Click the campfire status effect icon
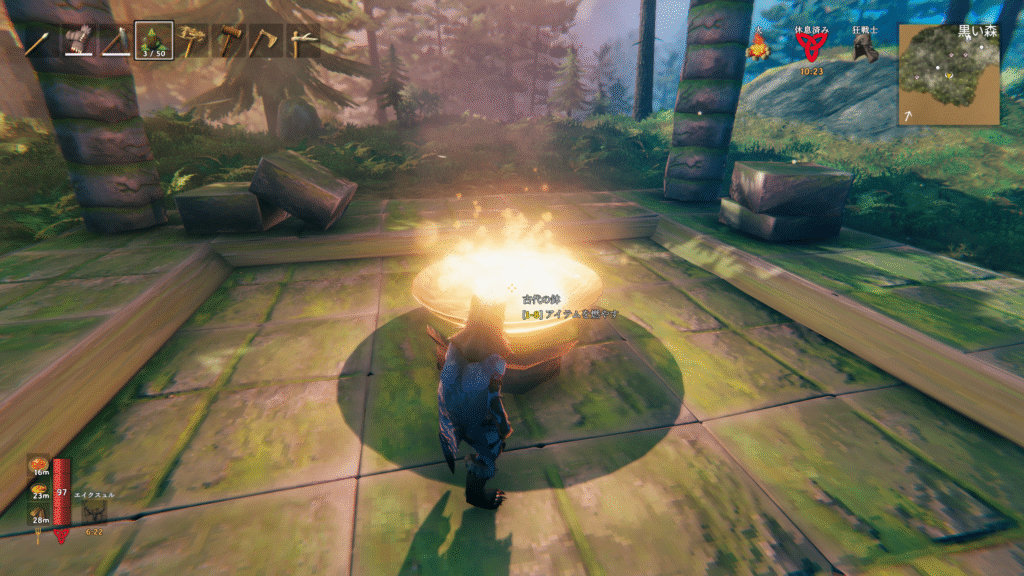 (759, 47)
